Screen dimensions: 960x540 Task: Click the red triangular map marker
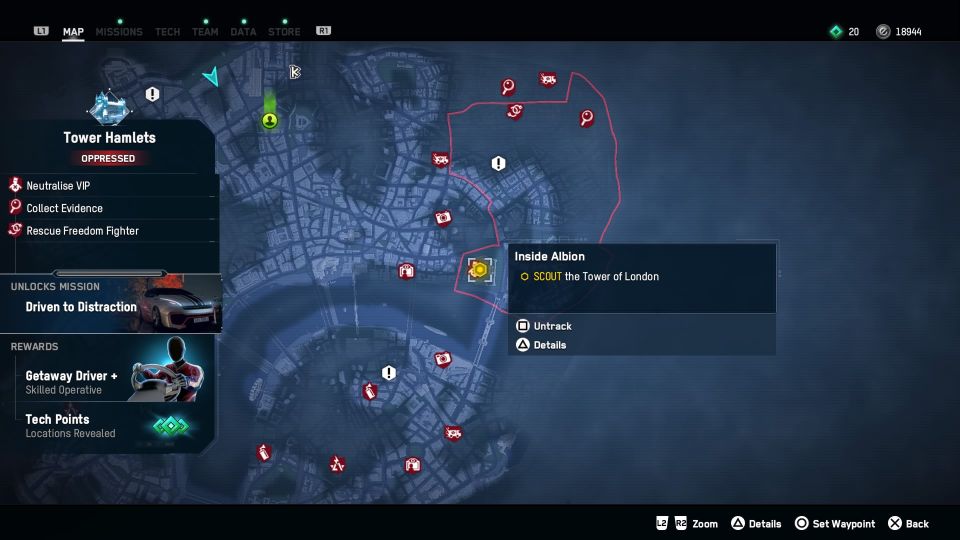(337, 464)
